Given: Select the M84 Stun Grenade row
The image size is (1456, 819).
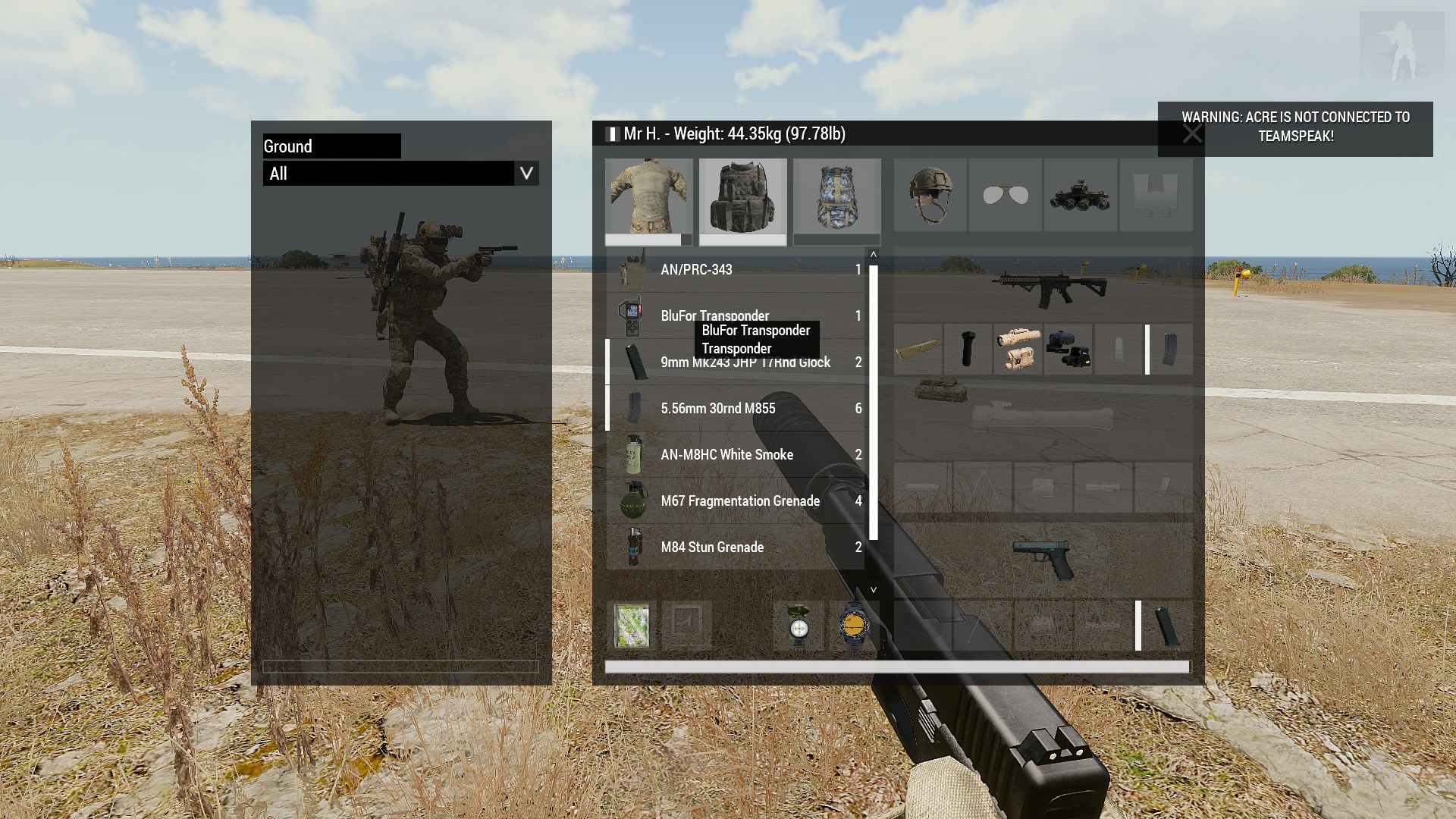Looking at the screenshot, I should (x=736, y=548).
